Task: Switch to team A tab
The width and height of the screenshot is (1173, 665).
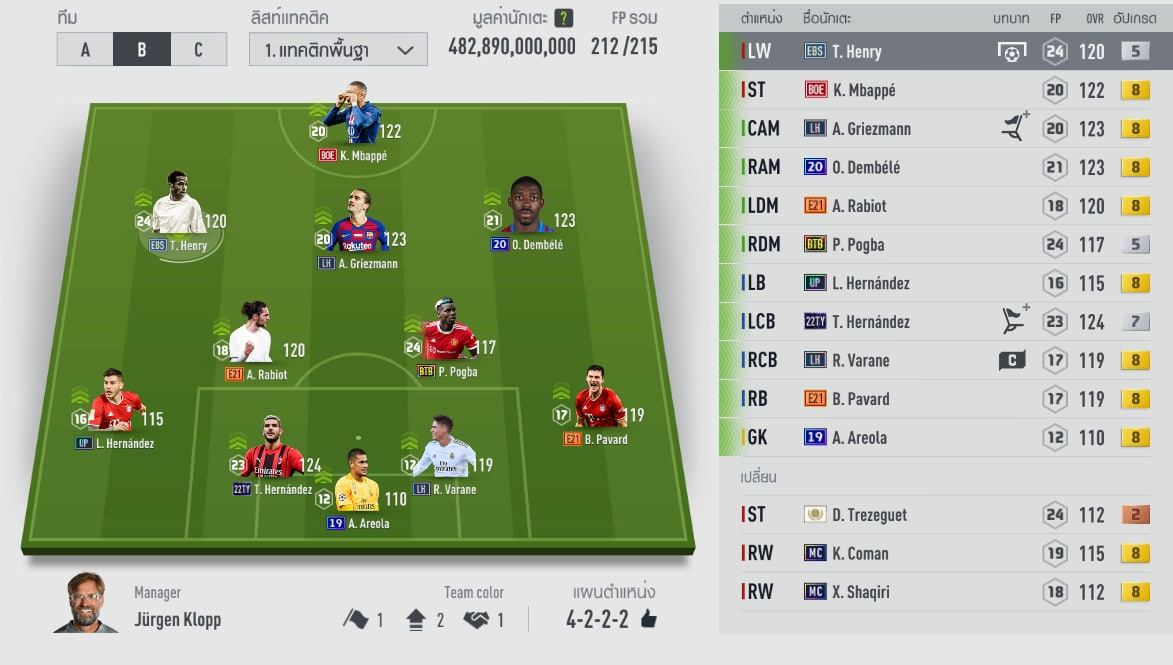Action: pyautogui.click(x=85, y=50)
